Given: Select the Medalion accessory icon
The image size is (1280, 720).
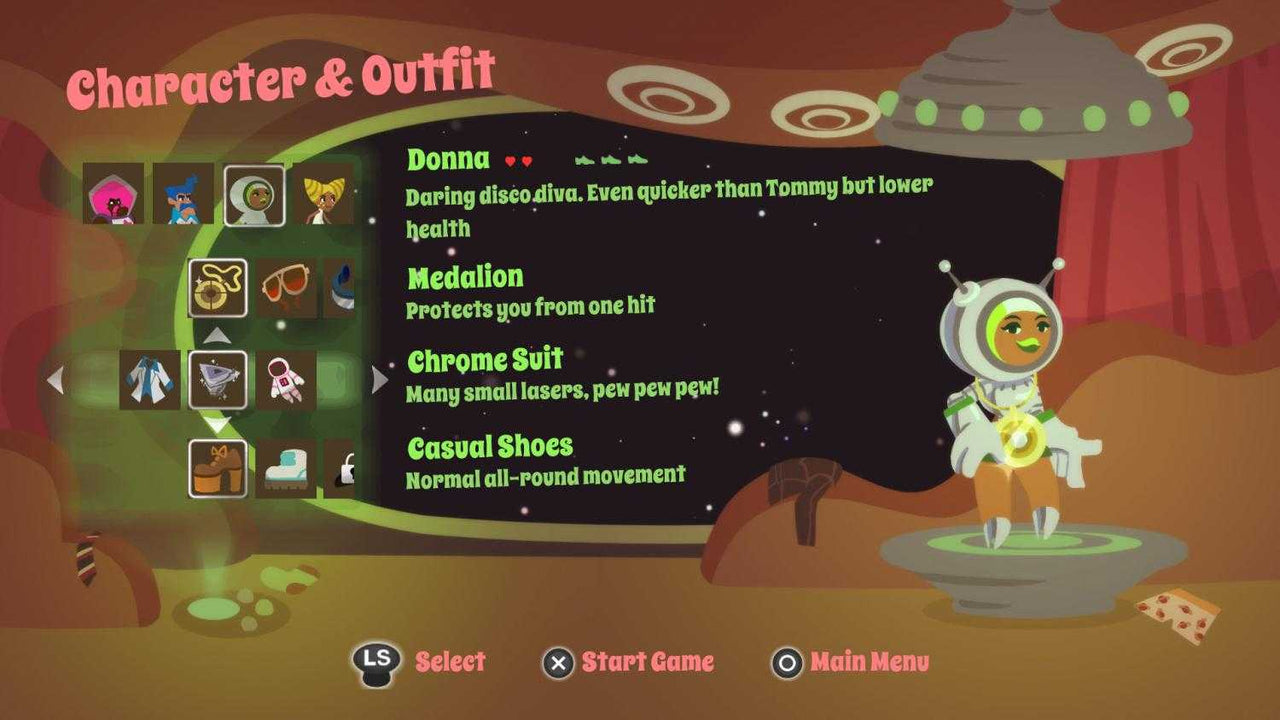Looking at the screenshot, I should pyautogui.click(x=218, y=290).
